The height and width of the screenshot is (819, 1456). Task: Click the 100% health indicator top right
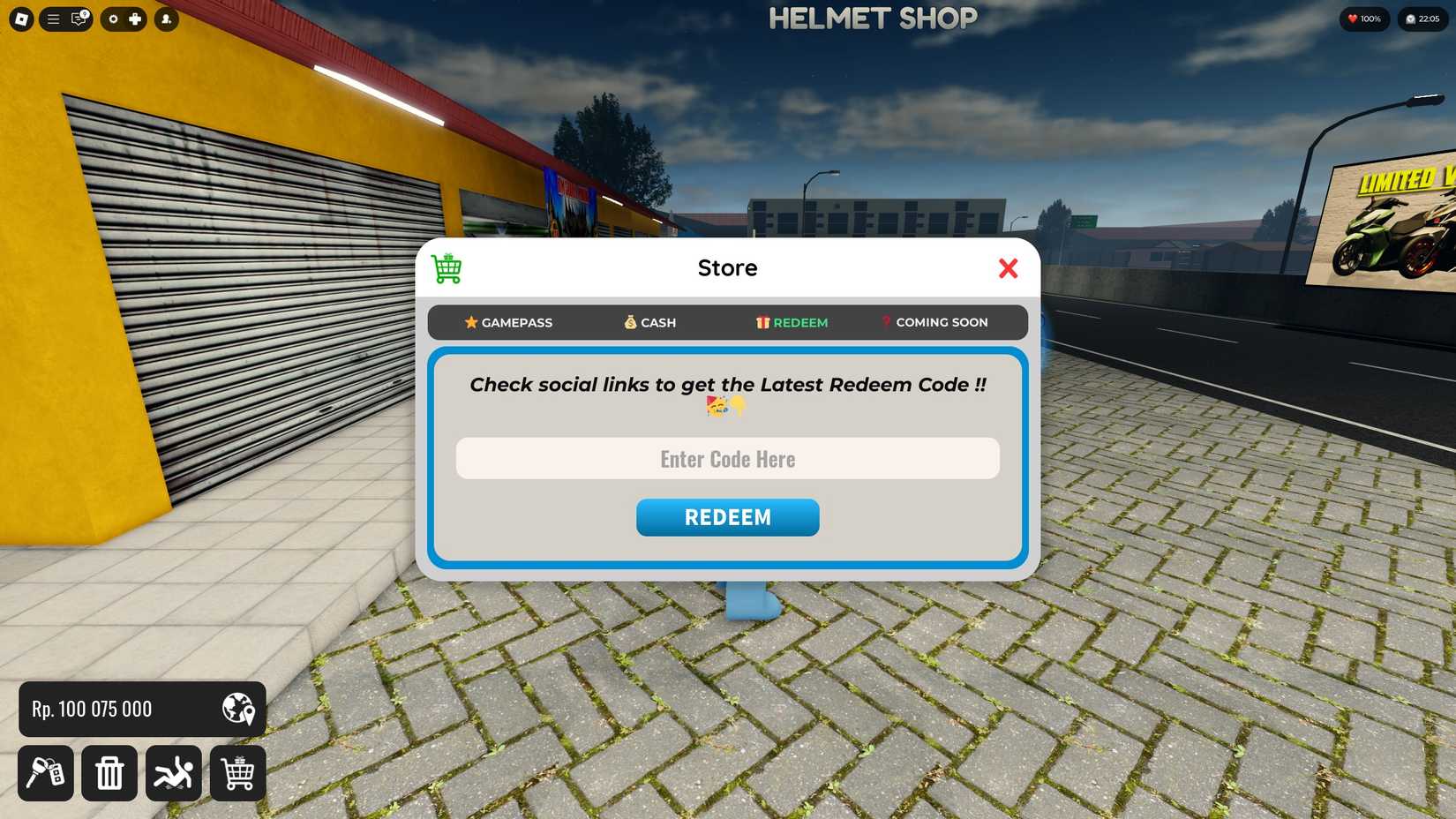pyautogui.click(x=1363, y=18)
